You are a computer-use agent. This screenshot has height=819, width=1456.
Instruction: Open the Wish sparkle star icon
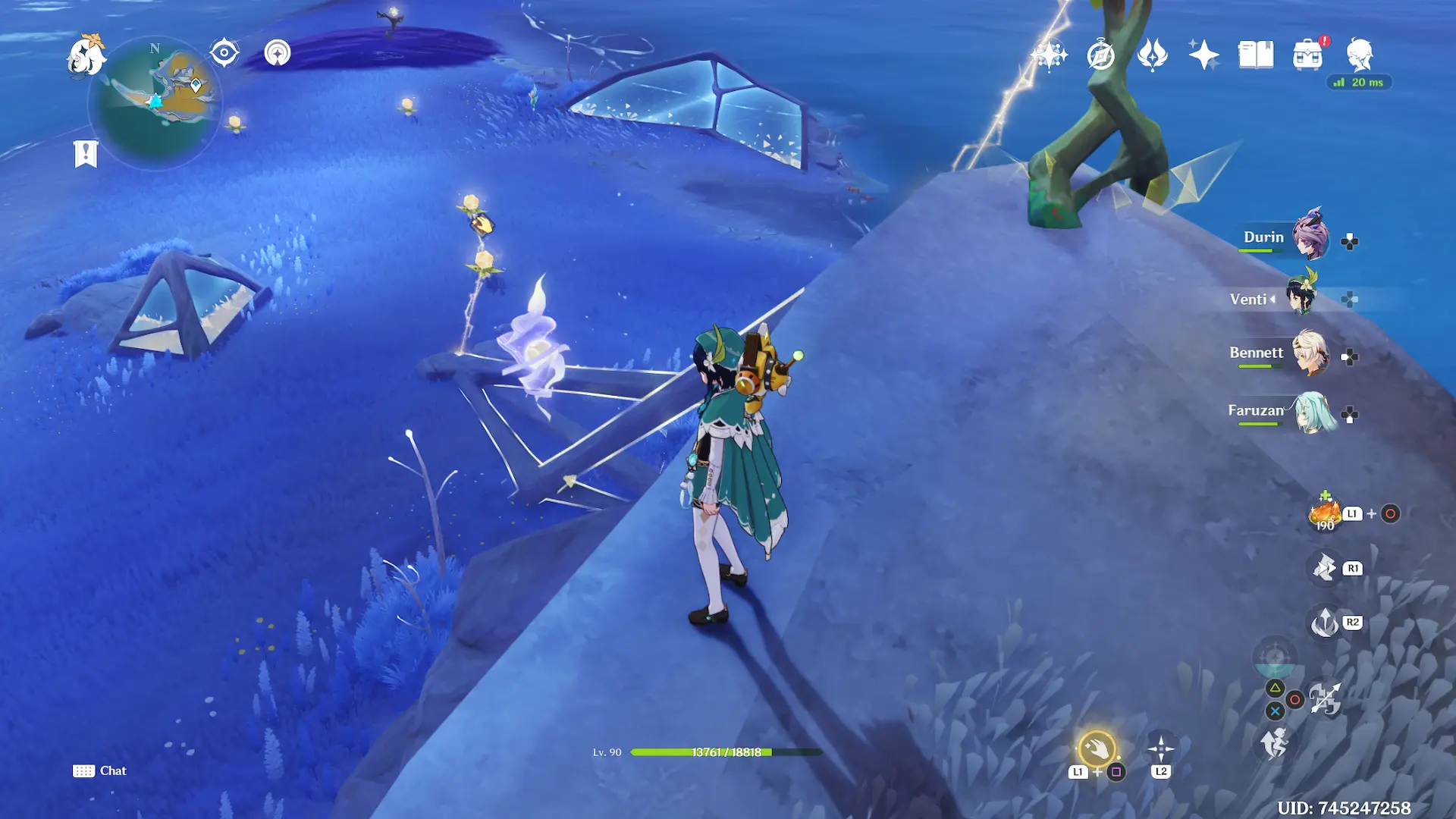tap(1049, 55)
